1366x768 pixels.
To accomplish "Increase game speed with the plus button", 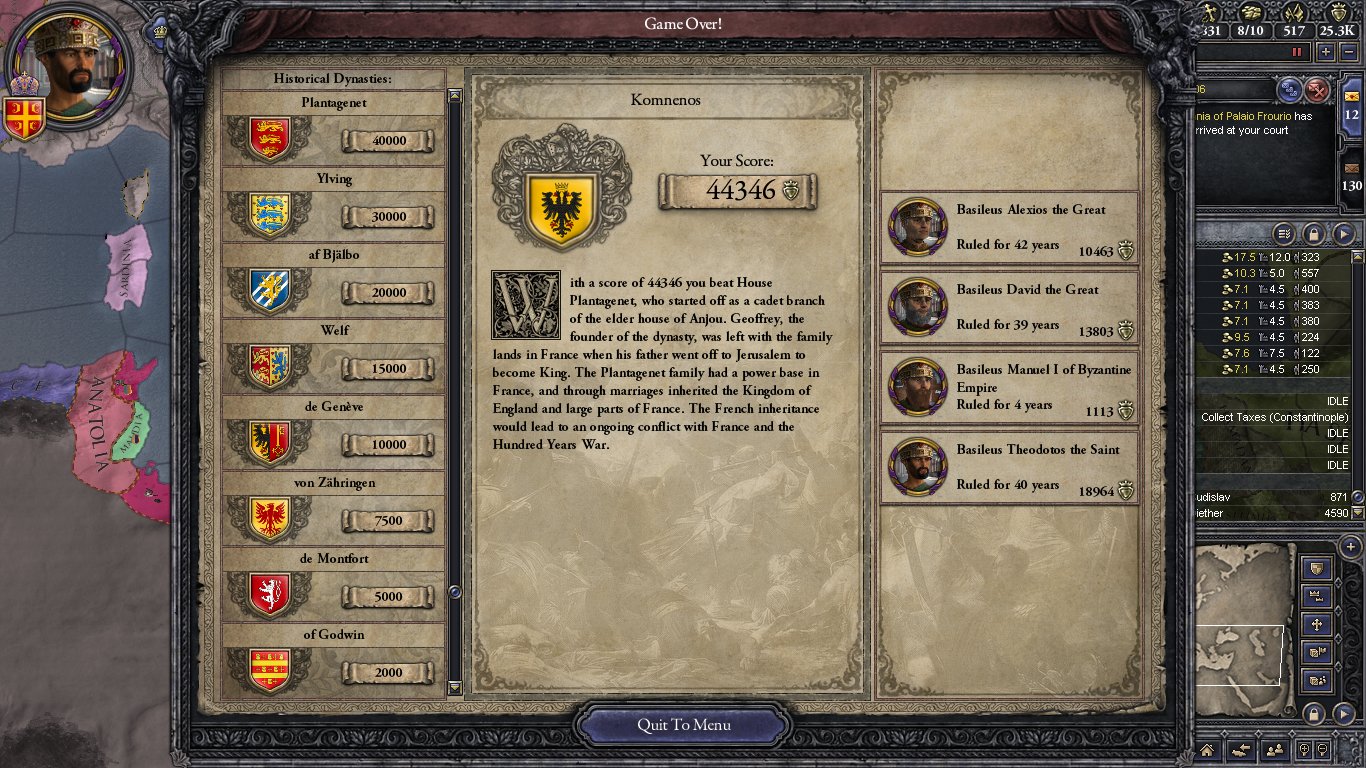I will (1326, 52).
